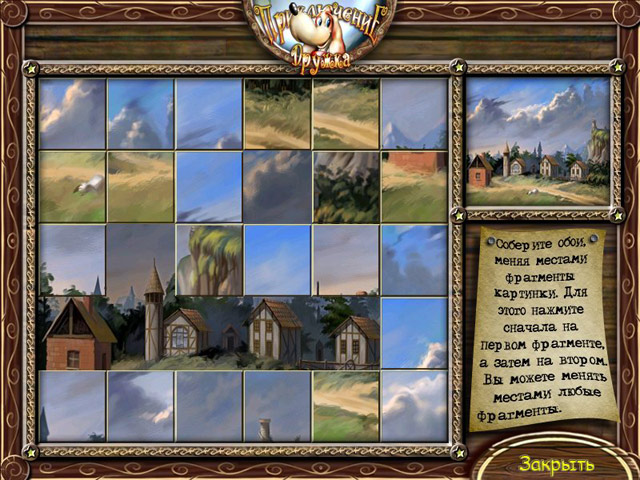
Task: Choose the tile with the pointed tower roof
Action: click(141, 260)
